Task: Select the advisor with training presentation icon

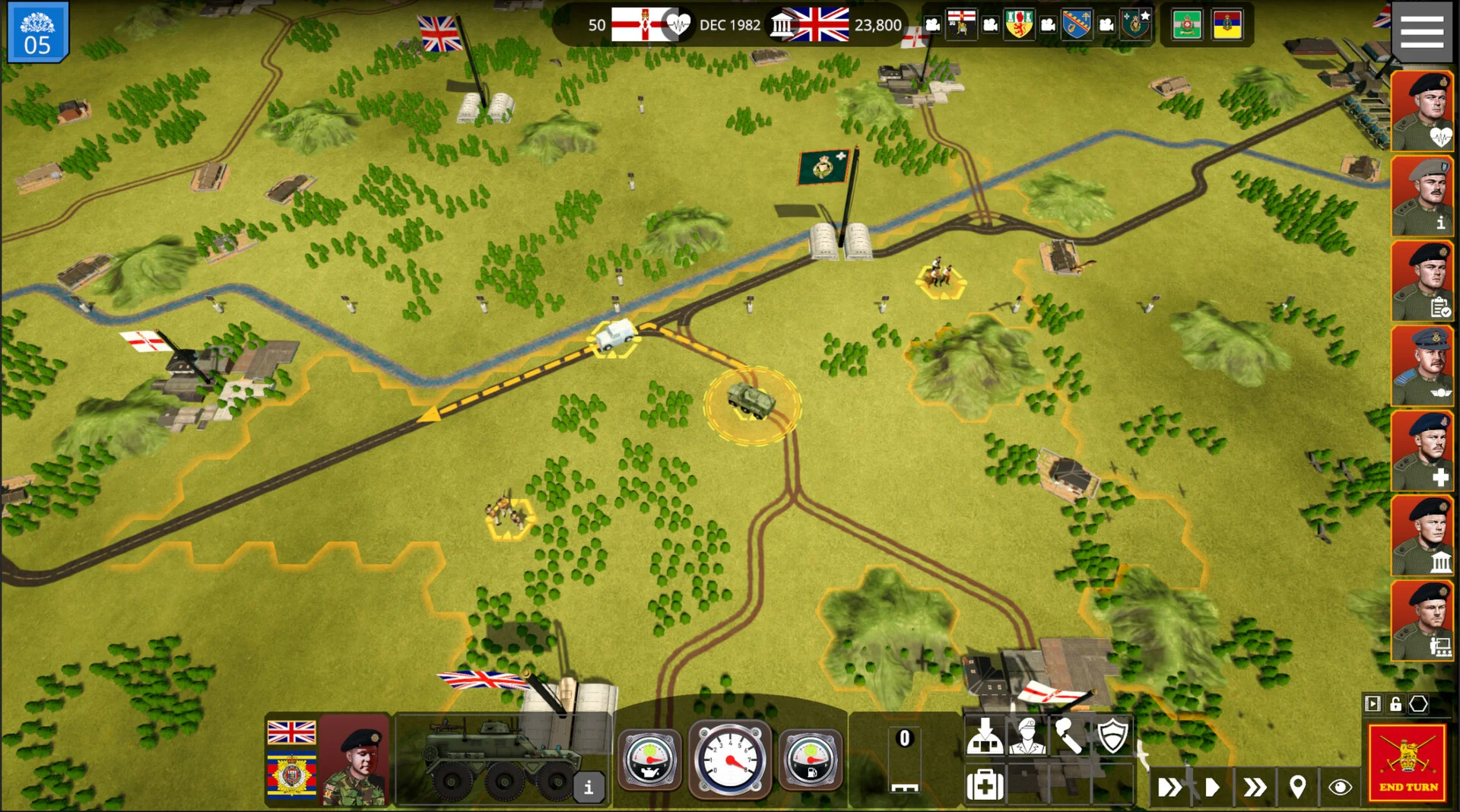Action: click(1421, 621)
